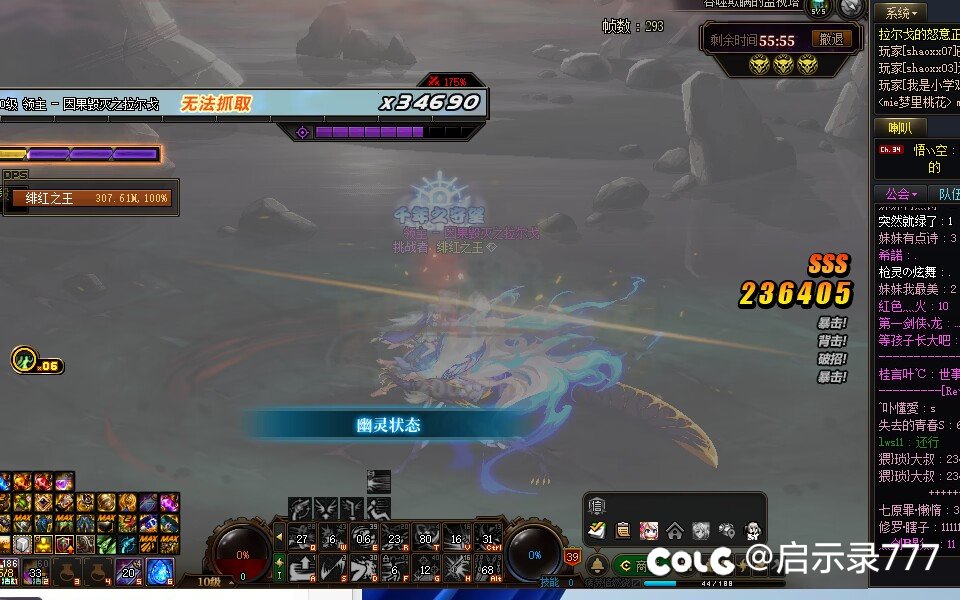This screenshot has height=600, width=960.
Task: Open the house icon in menu bar
Action: [x=675, y=531]
